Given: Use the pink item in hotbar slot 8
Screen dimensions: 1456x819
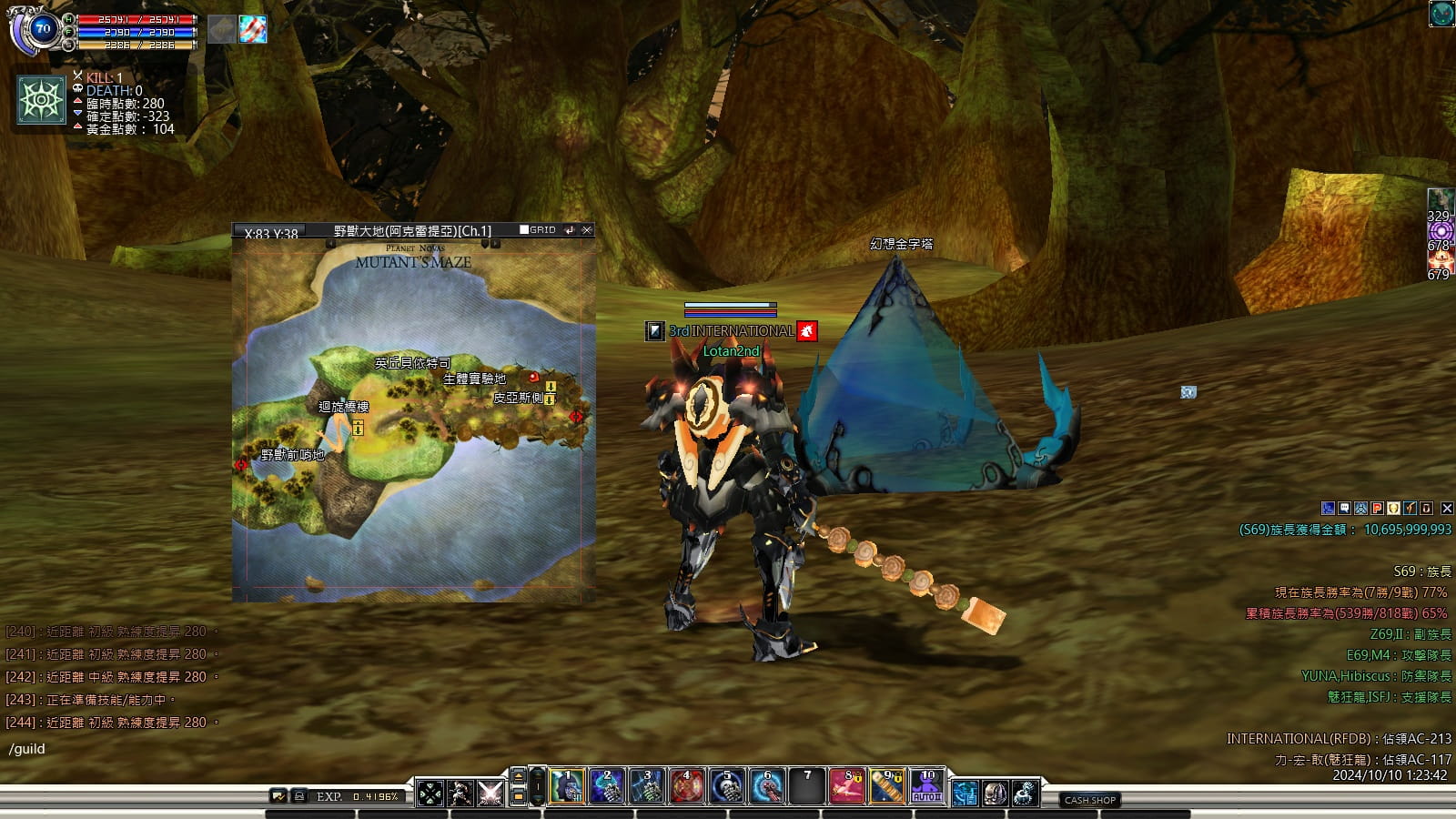Looking at the screenshot, I should click(x=847, y=787).
